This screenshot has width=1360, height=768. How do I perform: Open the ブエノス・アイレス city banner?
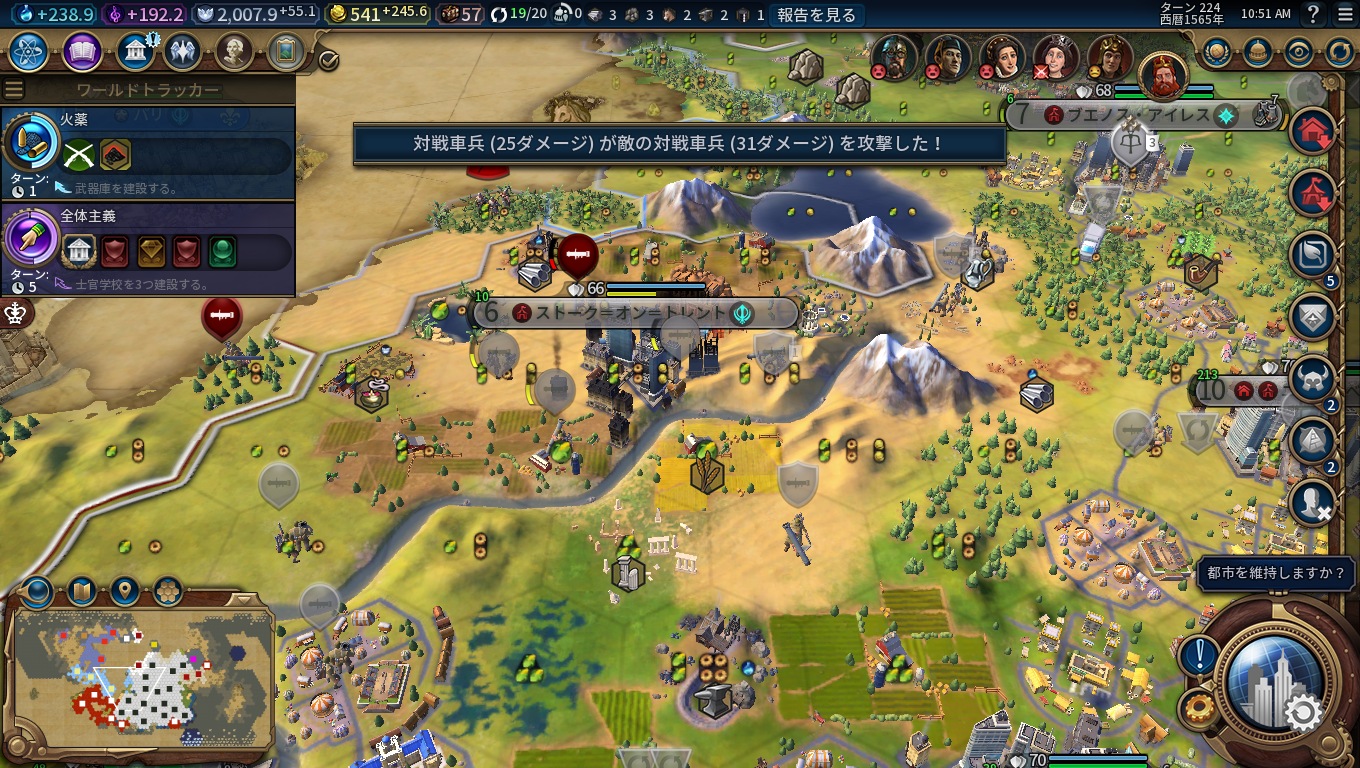(1139, 115)
